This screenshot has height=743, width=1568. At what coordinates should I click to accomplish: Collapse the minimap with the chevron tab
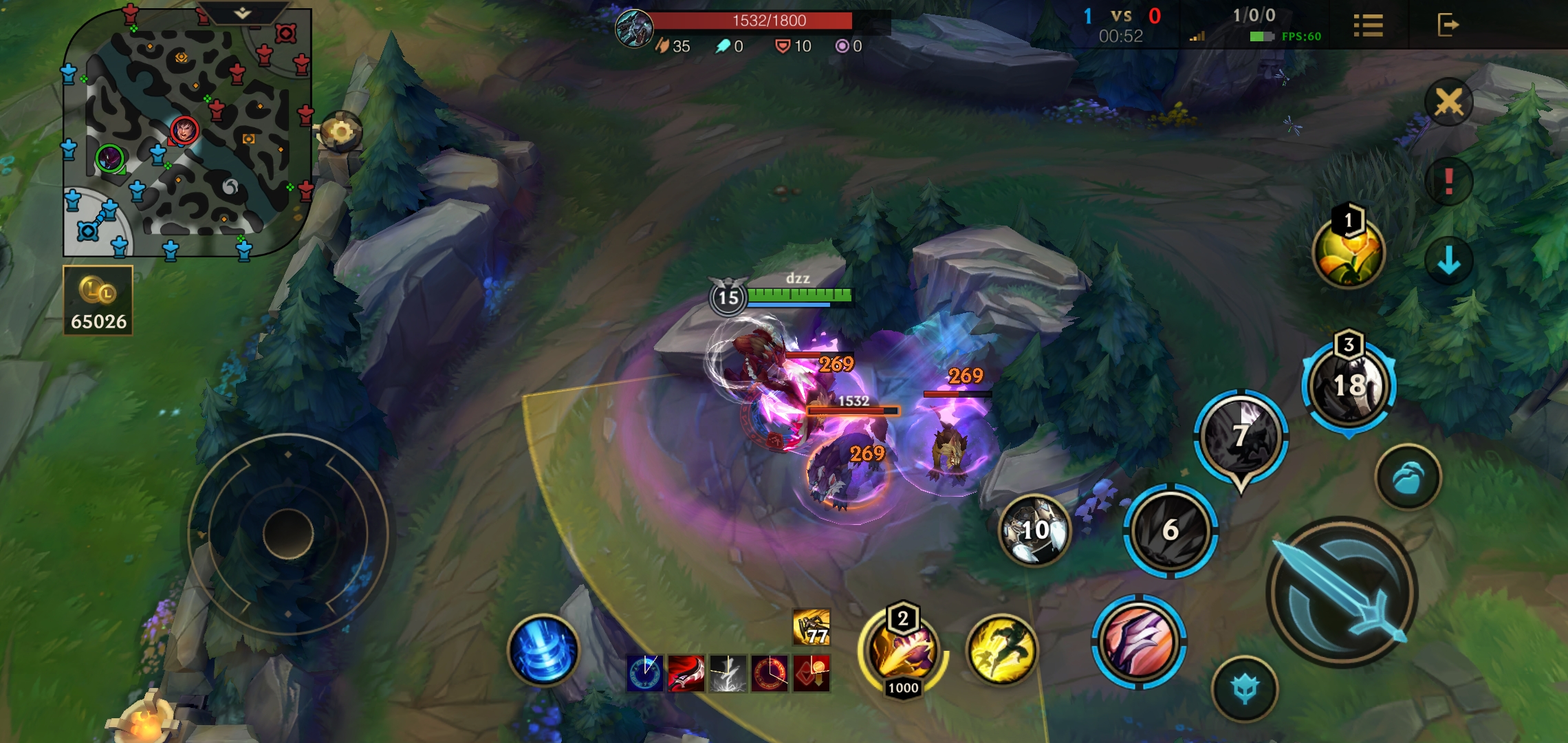(x=242, y=13)
